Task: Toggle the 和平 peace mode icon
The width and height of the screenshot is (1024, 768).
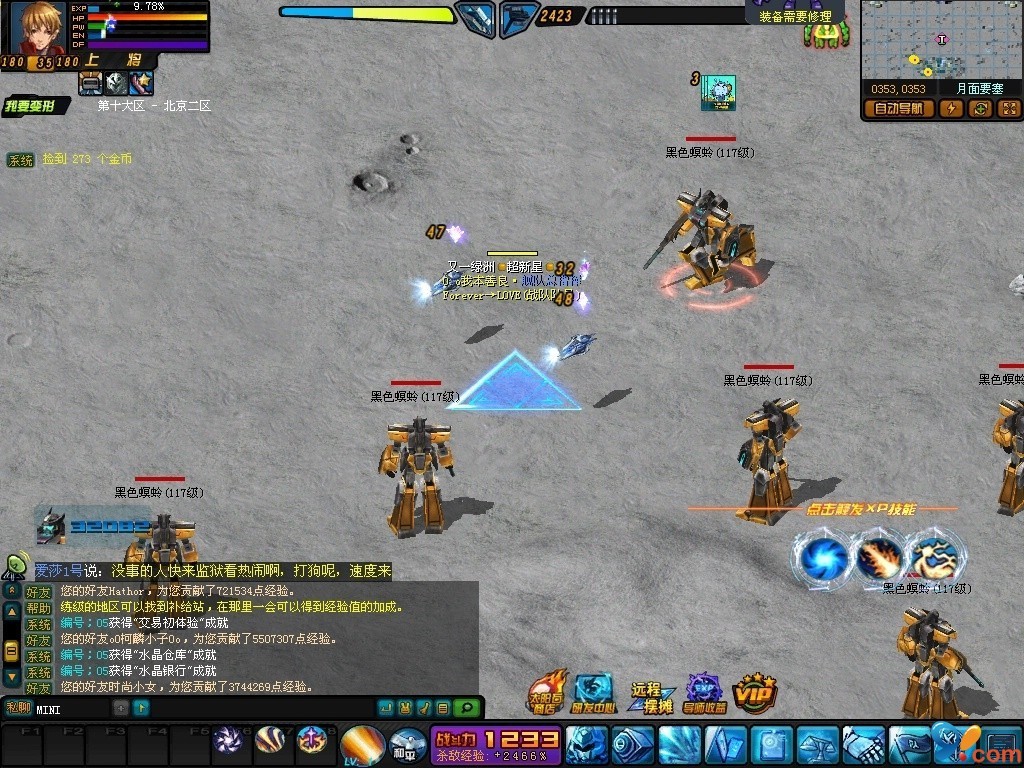Action: tap(404, 746)
